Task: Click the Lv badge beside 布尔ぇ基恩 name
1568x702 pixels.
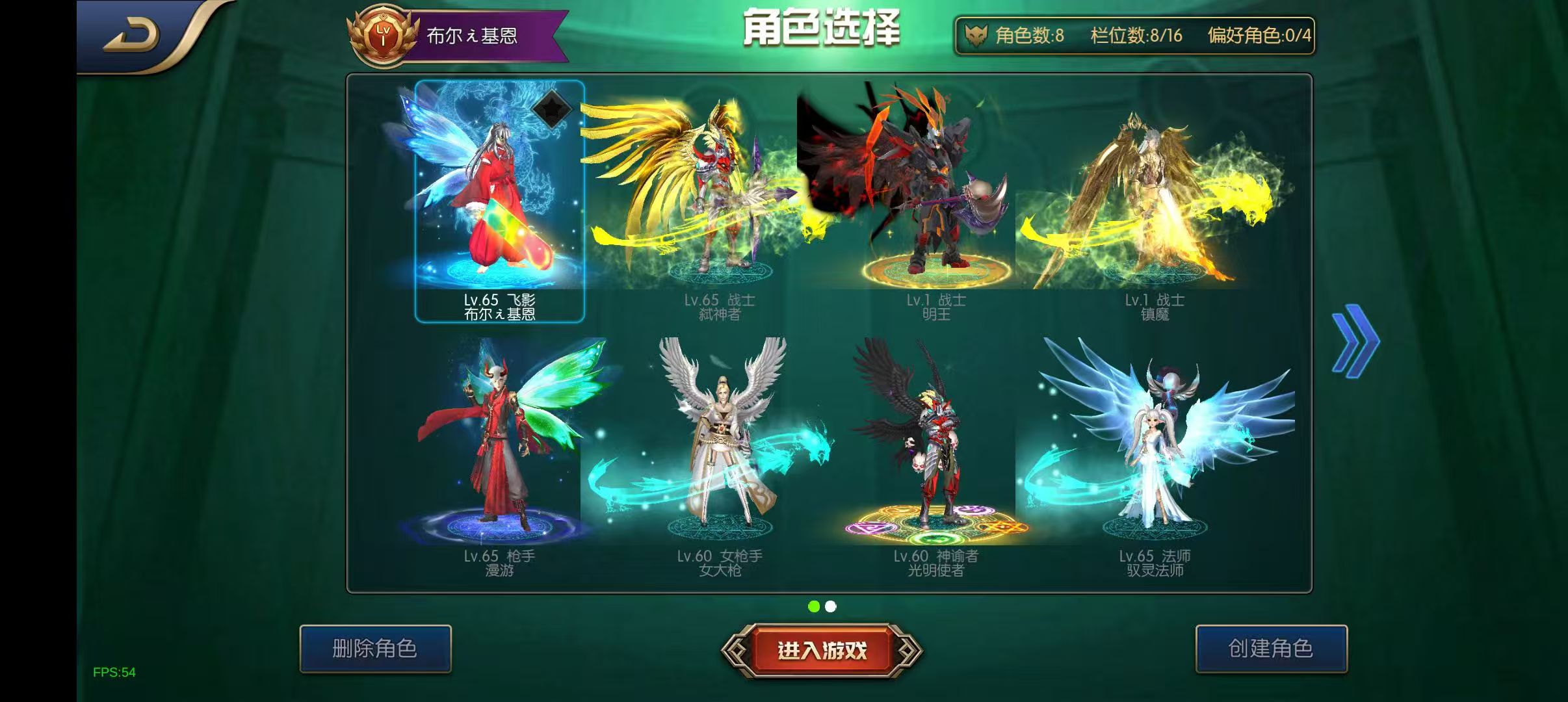Action: pos(384,32)
